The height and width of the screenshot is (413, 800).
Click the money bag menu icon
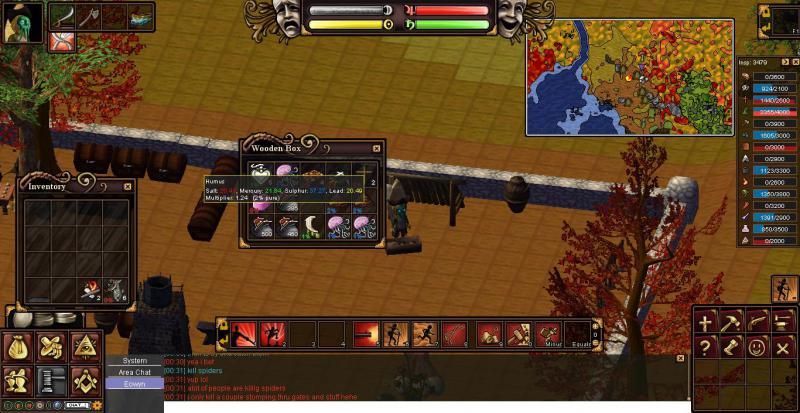[19, 346]
